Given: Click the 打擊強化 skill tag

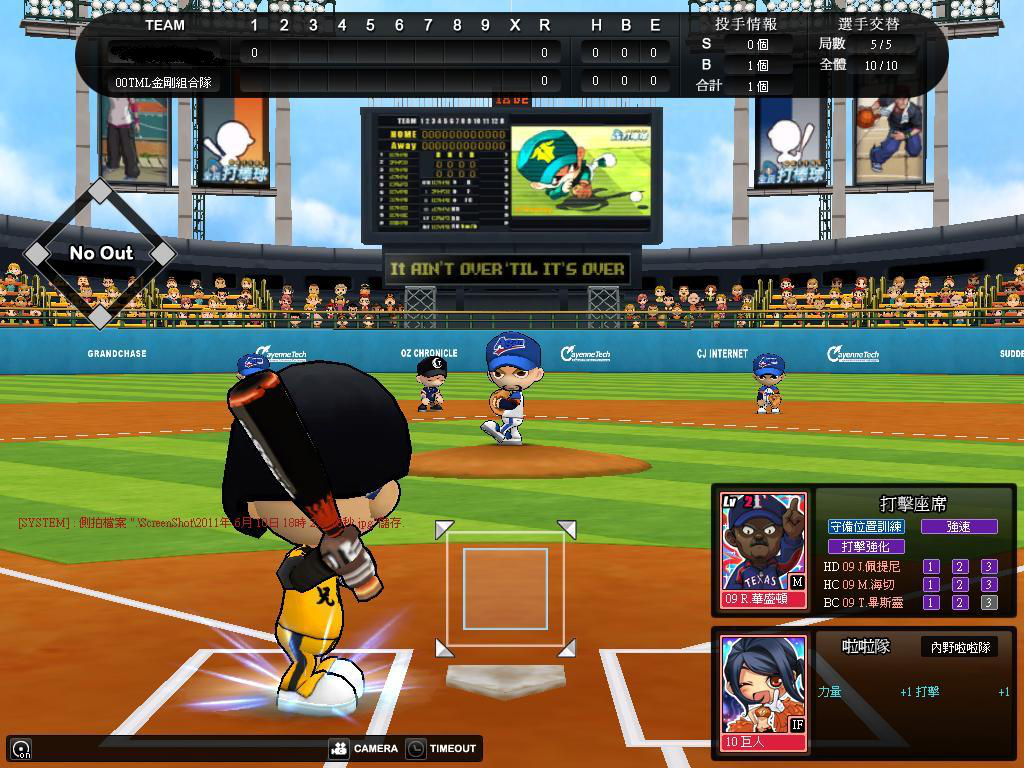Looking at the screenshot, I should [866, 546].
